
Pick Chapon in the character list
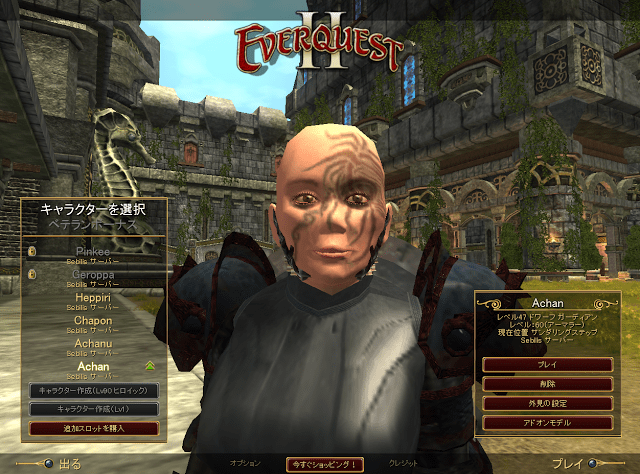click(x=92, y=325)
